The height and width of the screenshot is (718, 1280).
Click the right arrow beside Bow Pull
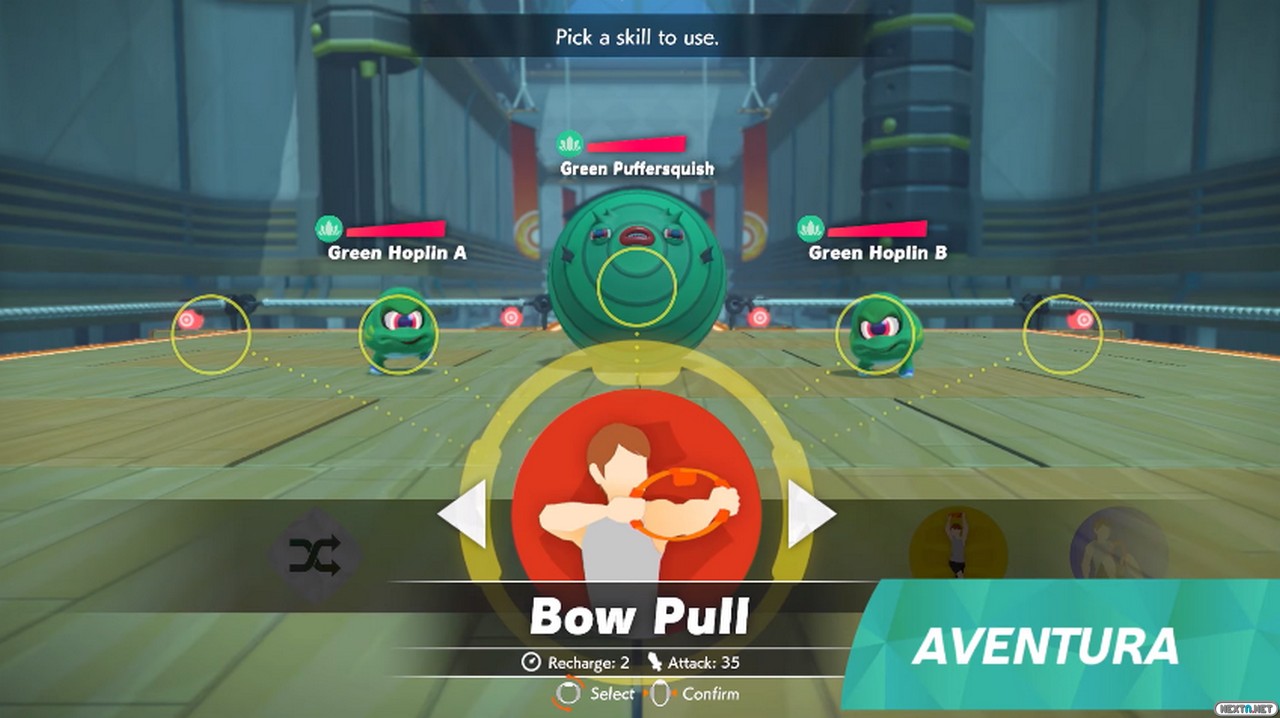tap(810, 514)
